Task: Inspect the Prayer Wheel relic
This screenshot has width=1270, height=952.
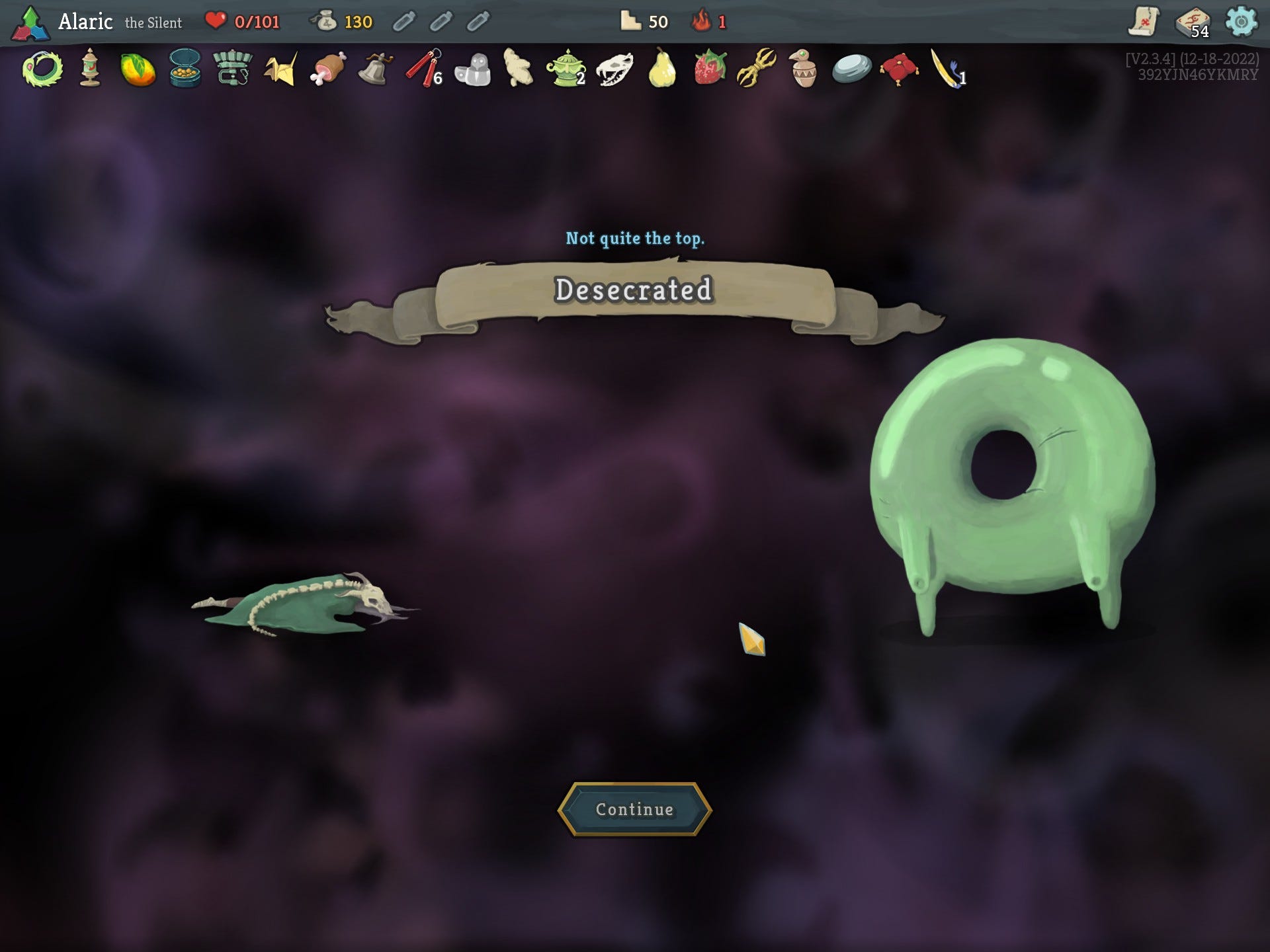Action: pyautogui.click(x=90, y=69)
